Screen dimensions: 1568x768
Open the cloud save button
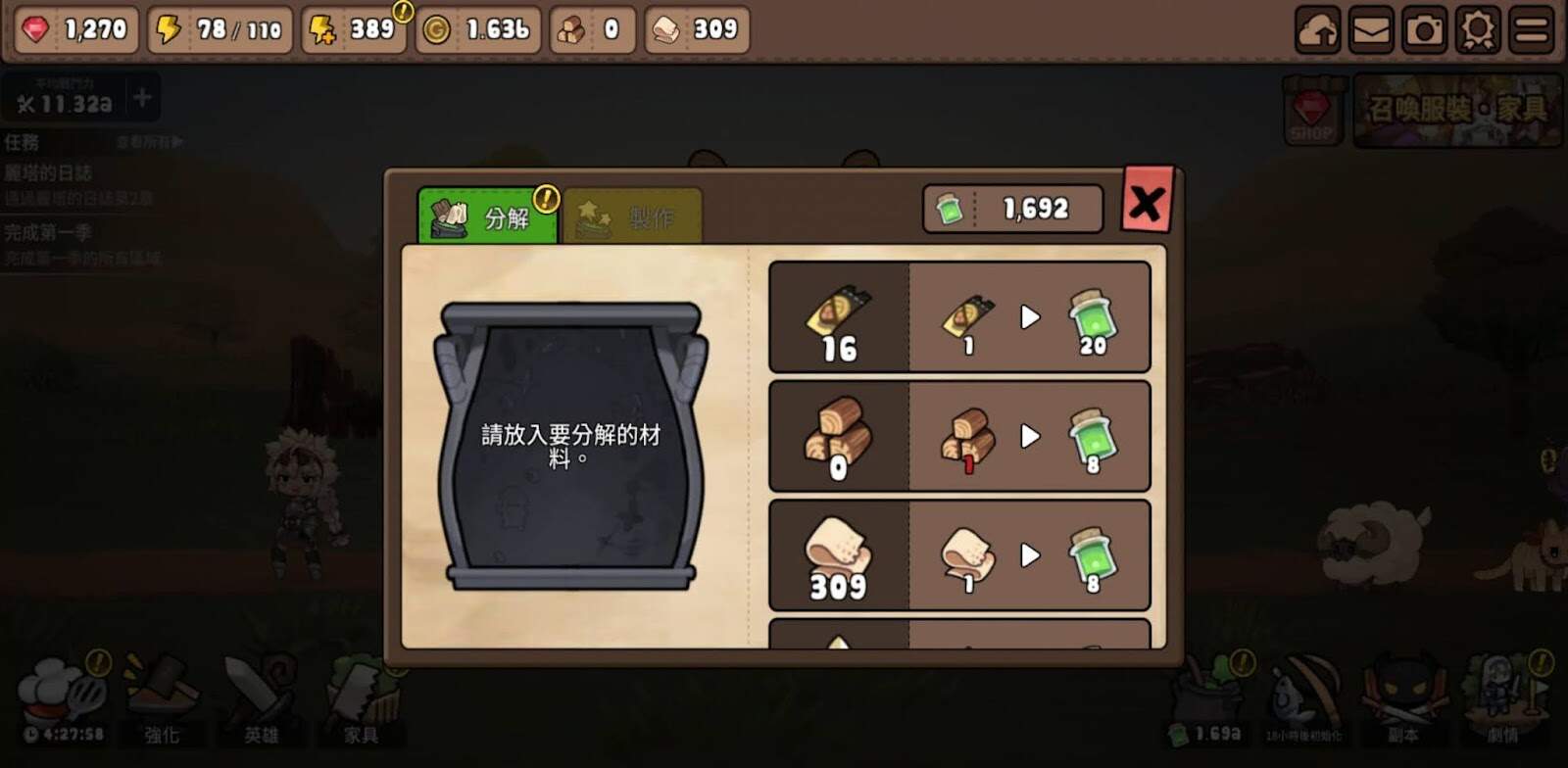(1317, 30)
